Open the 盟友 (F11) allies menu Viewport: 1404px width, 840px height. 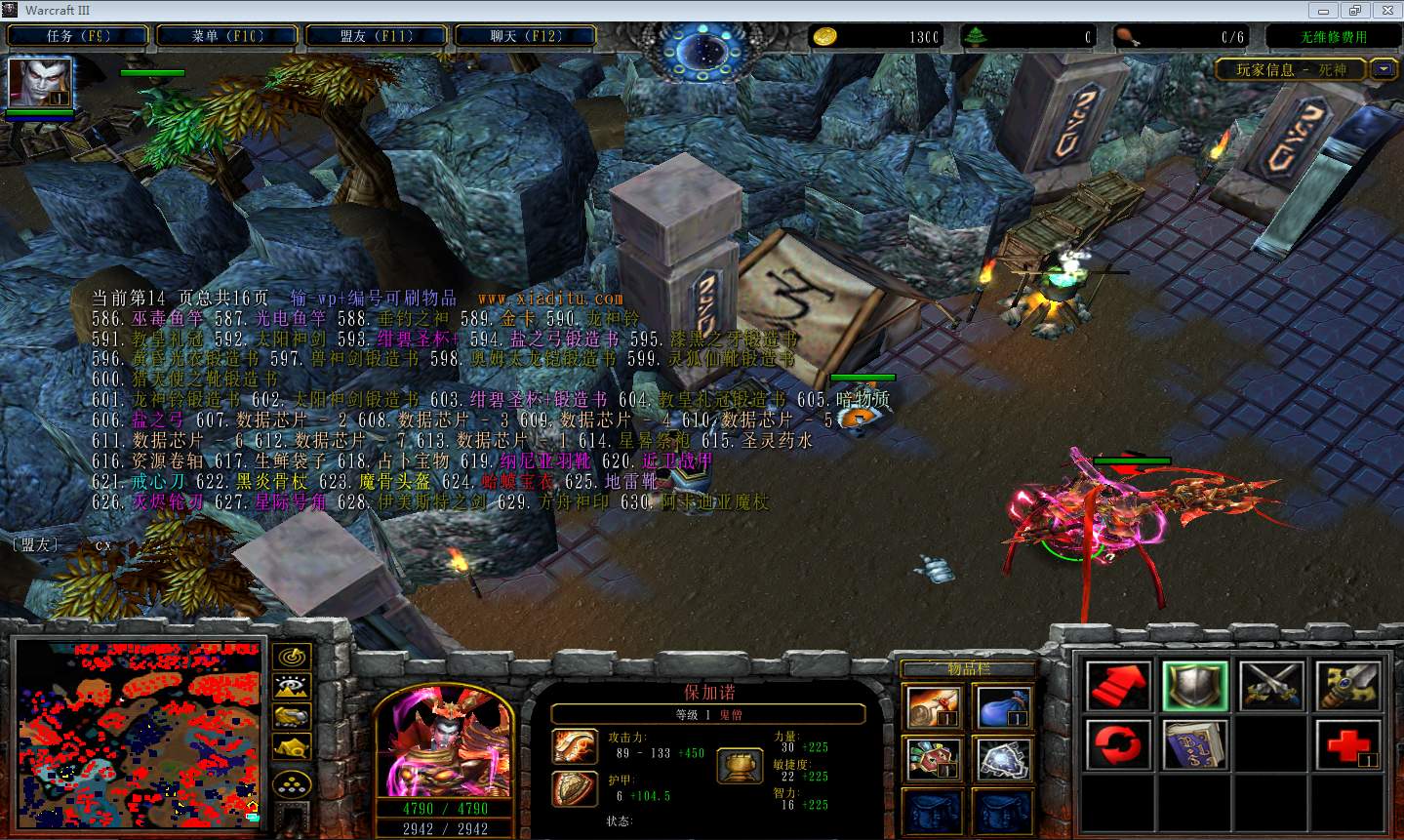point(377,36)
